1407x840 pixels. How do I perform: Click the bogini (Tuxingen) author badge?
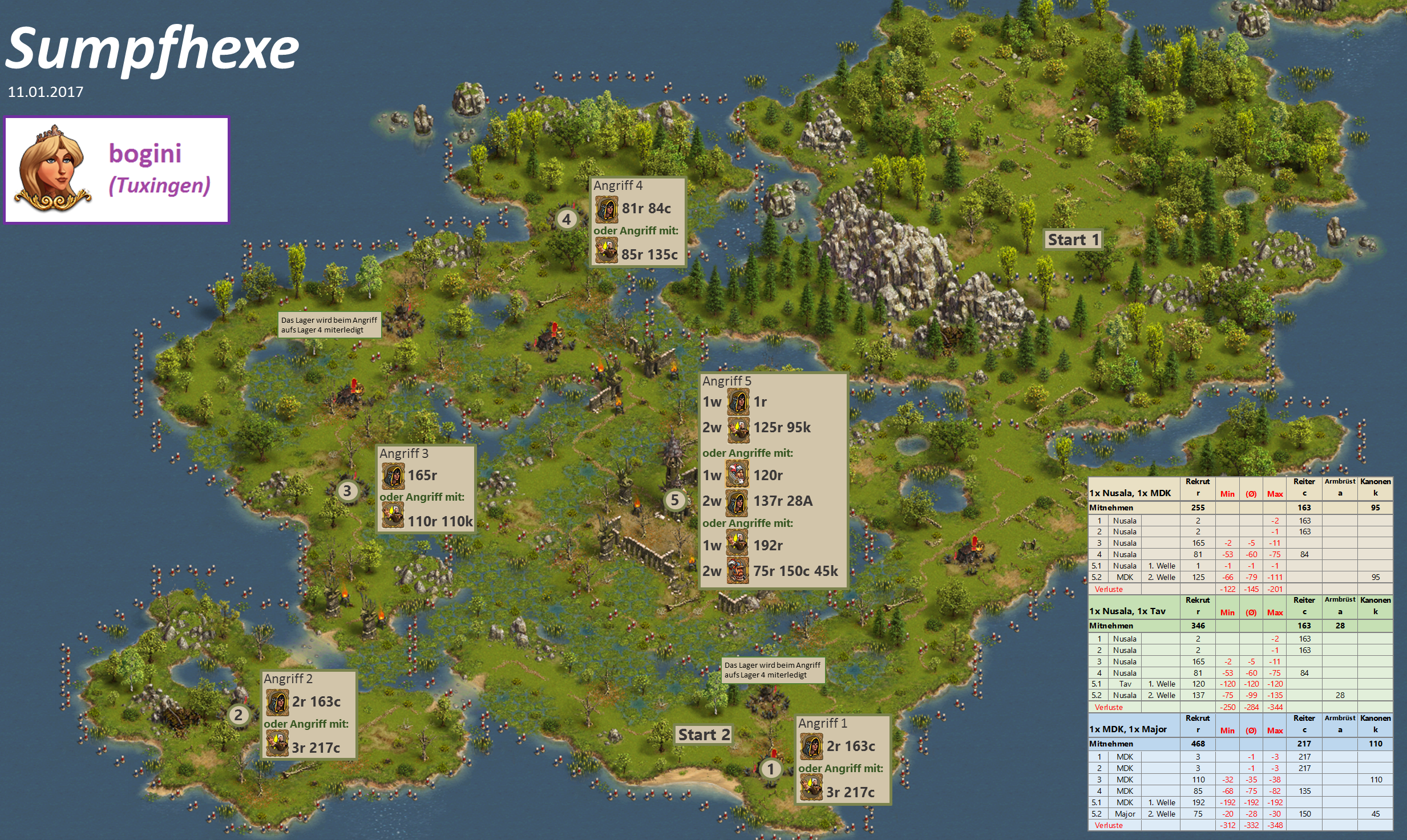coord(117,170)
